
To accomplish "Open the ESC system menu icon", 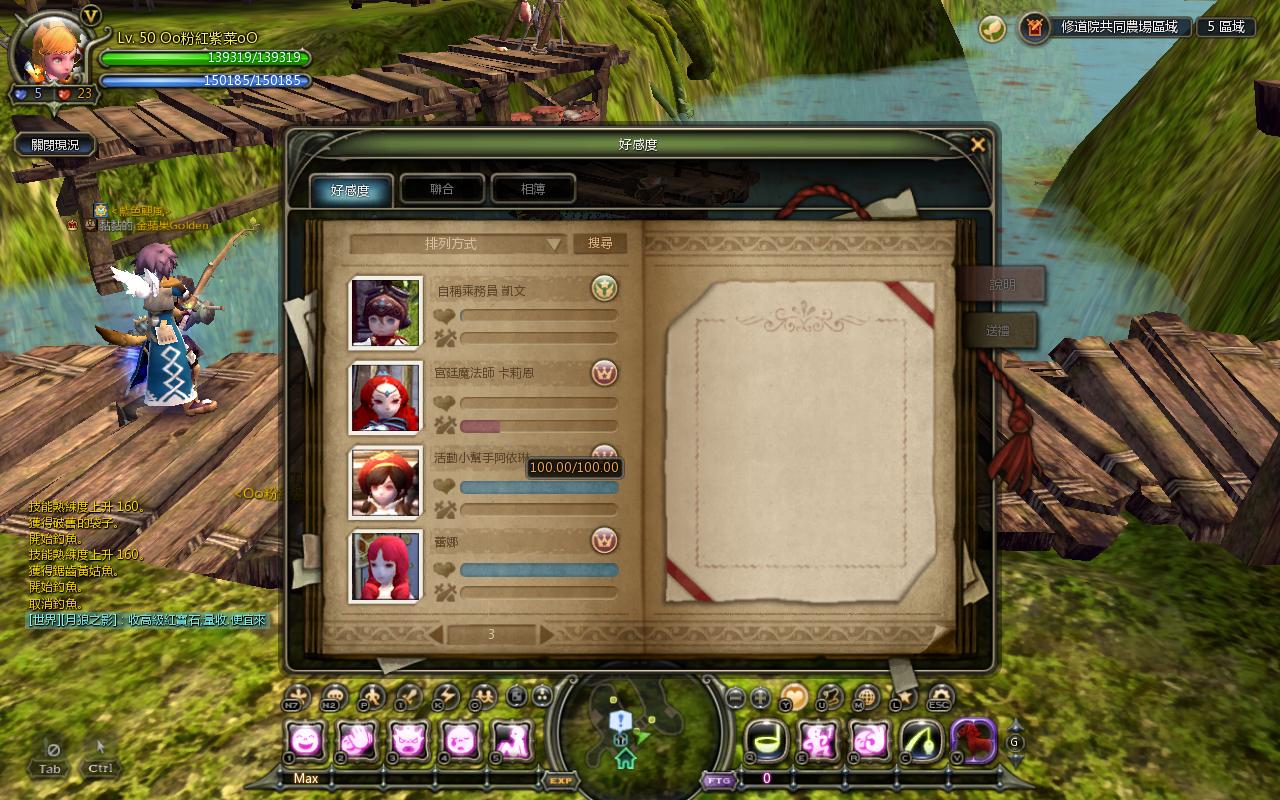I will [x=940, y=697].
